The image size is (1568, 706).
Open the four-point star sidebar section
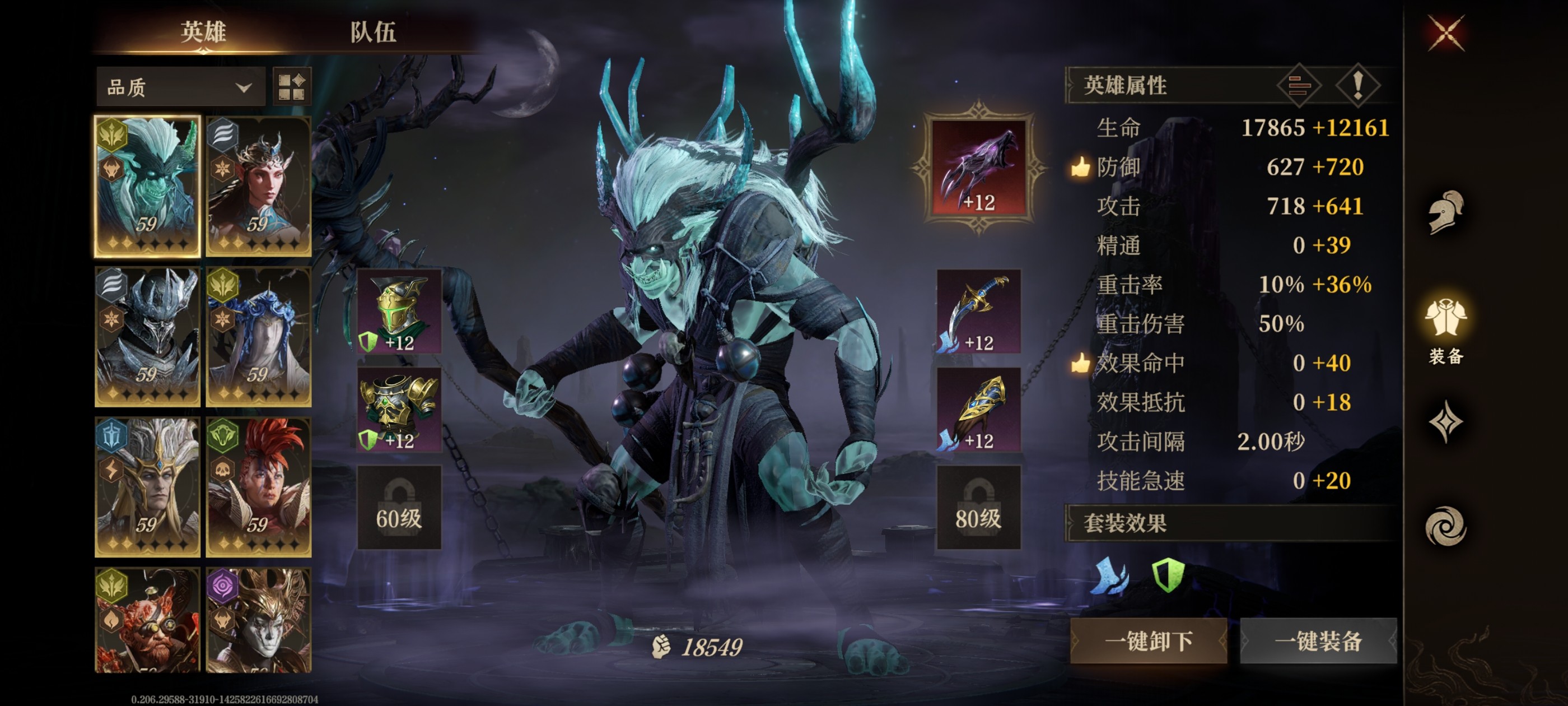(1446, 421)
